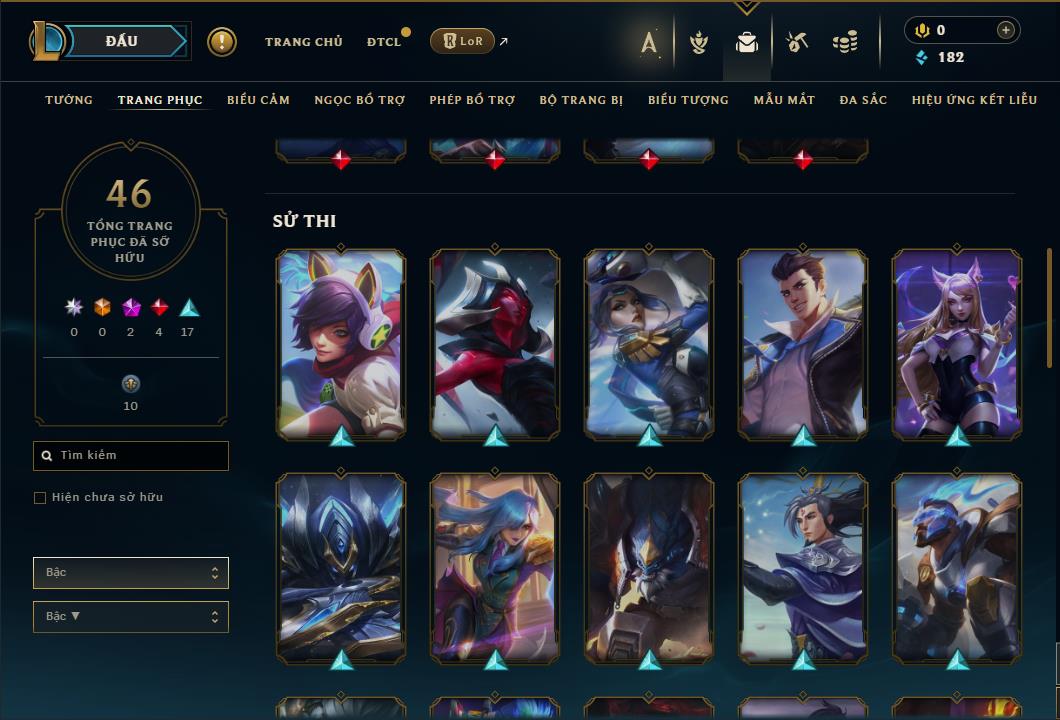Open the HIỆU ỨNG KẾT LIỄU tab

click(972, 100)
